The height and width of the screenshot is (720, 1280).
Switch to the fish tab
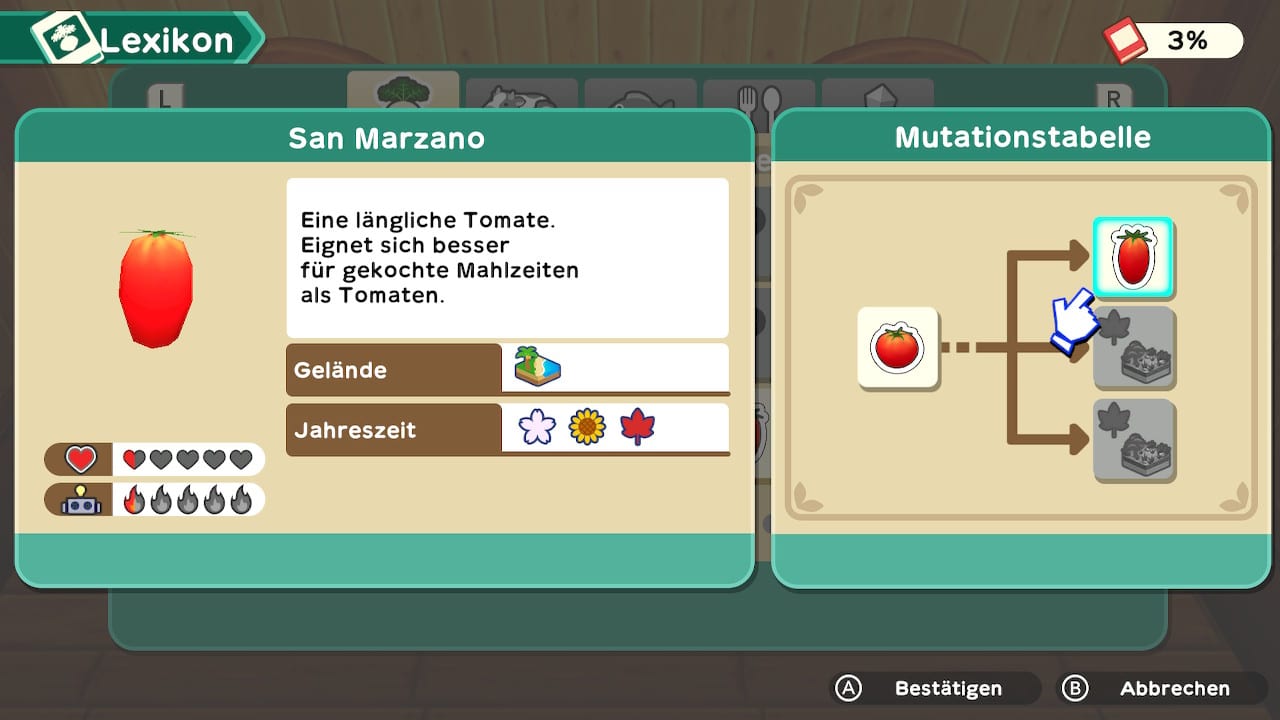click(640, 96)
